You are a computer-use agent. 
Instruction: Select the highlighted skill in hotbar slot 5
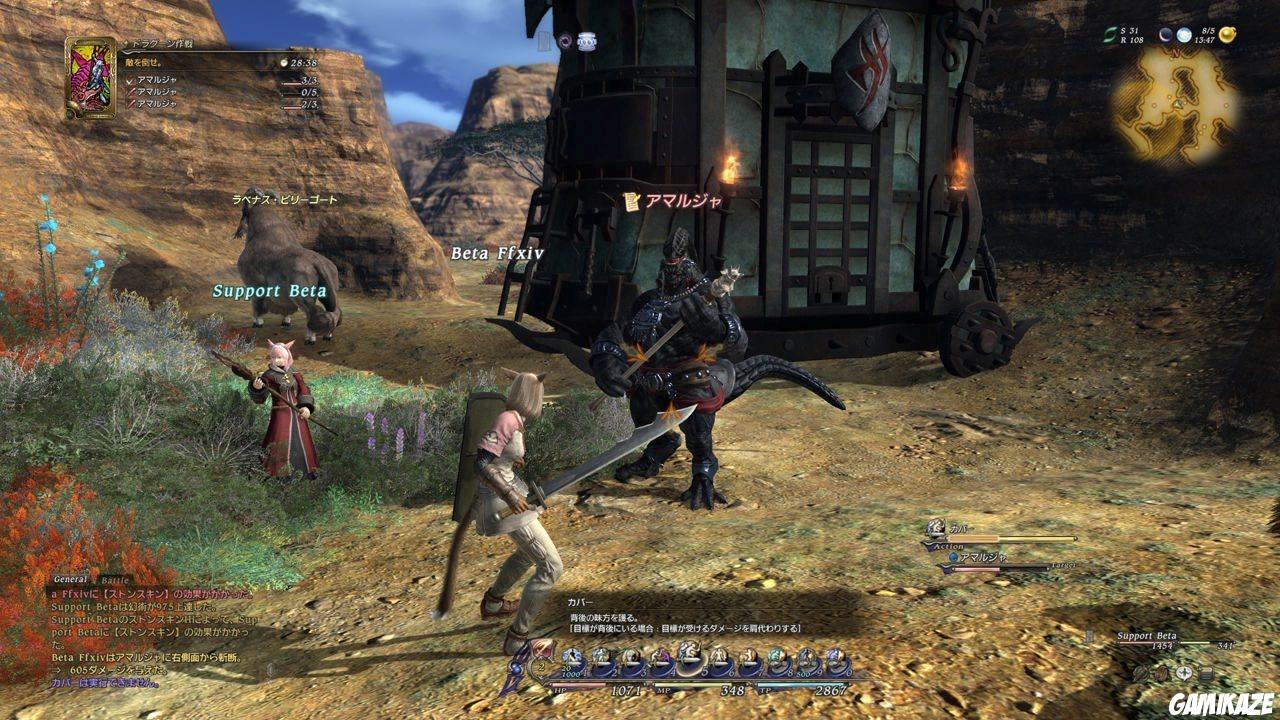(691, 655)
